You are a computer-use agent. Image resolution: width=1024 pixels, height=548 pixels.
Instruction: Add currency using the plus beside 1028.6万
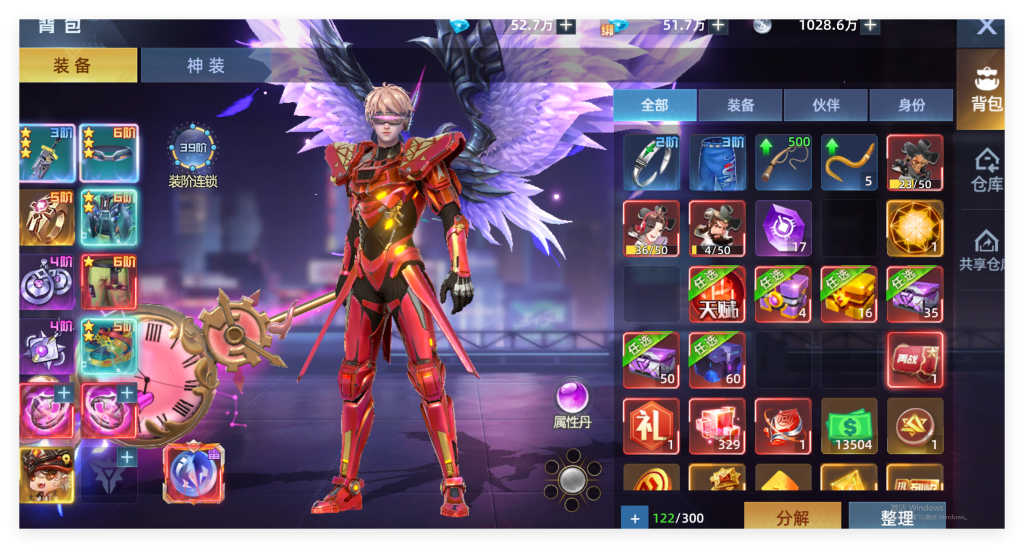point(871,25)
